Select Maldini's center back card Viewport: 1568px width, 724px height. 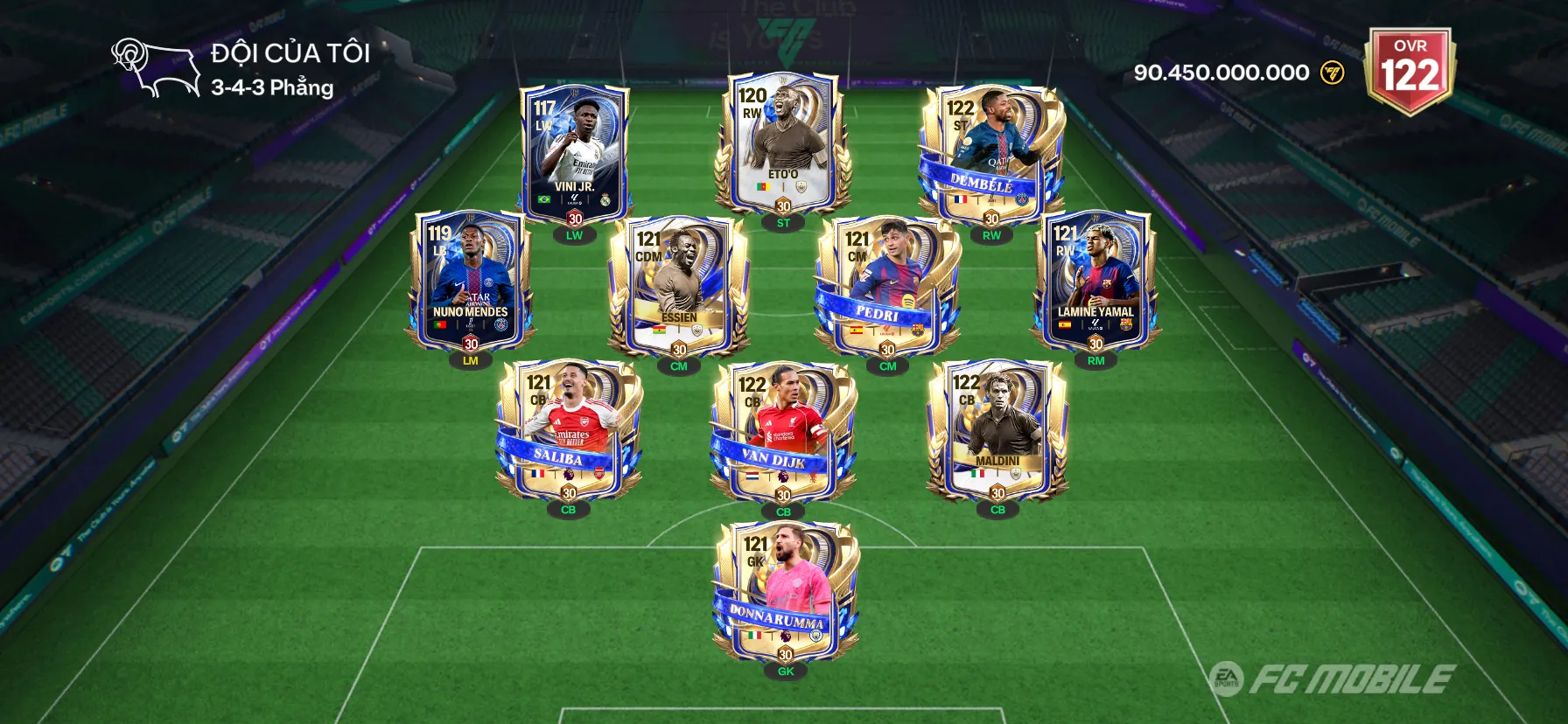click(x=997, y=428)
